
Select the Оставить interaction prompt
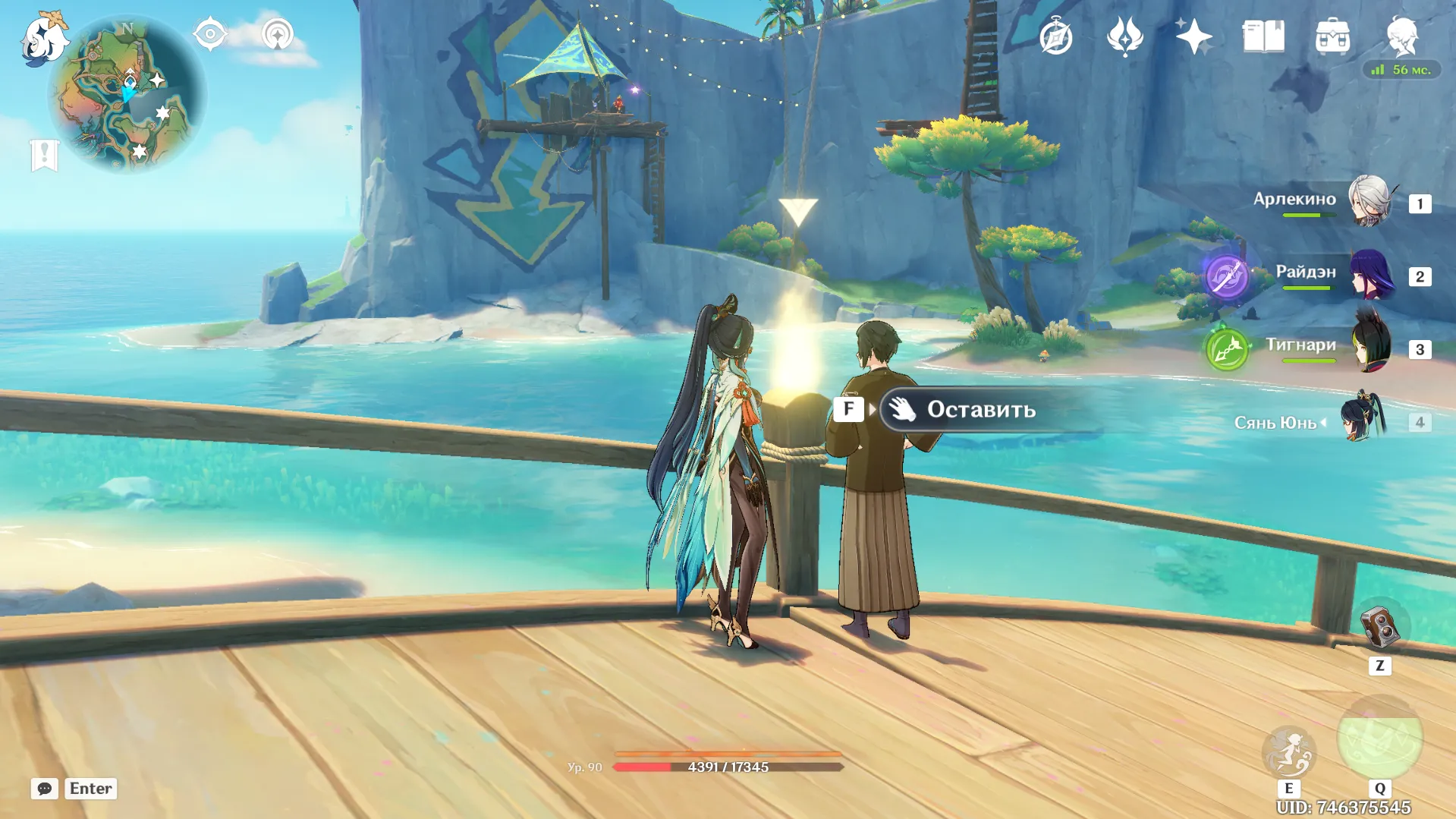pyautogui.click(x=980, y=410)
